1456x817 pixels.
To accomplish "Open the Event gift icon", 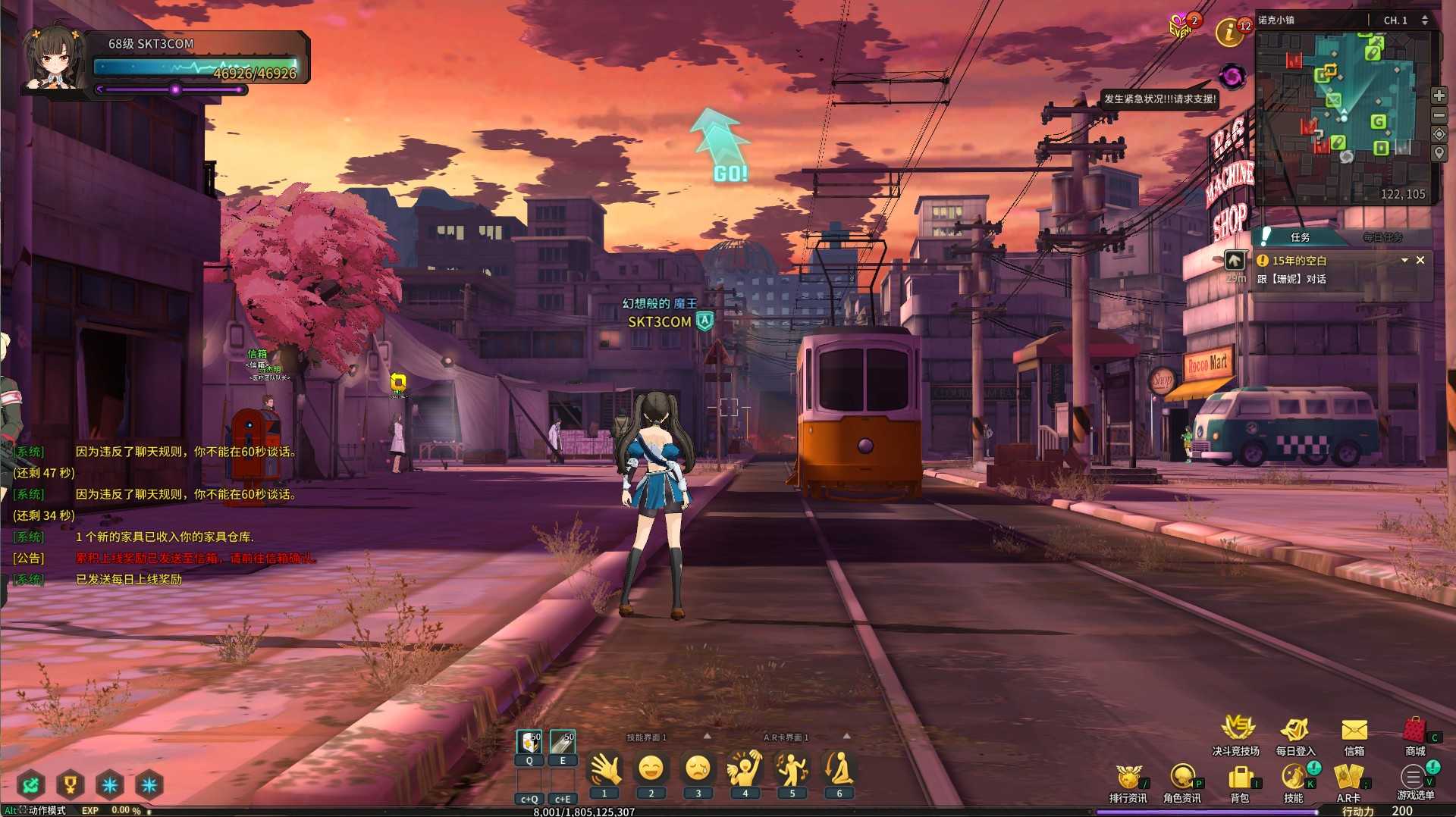I will (1181, 28).
